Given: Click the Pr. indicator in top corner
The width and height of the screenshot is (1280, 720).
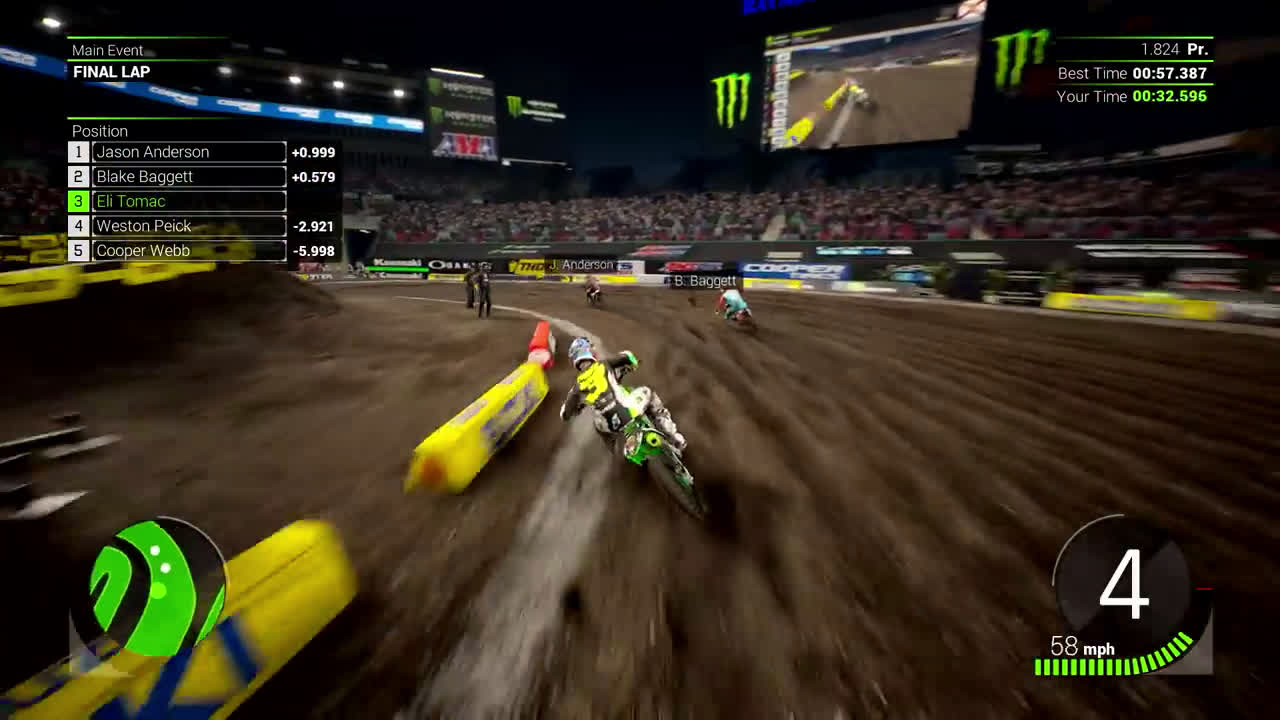Looking at the screenshot, I should click(1196, 48).
